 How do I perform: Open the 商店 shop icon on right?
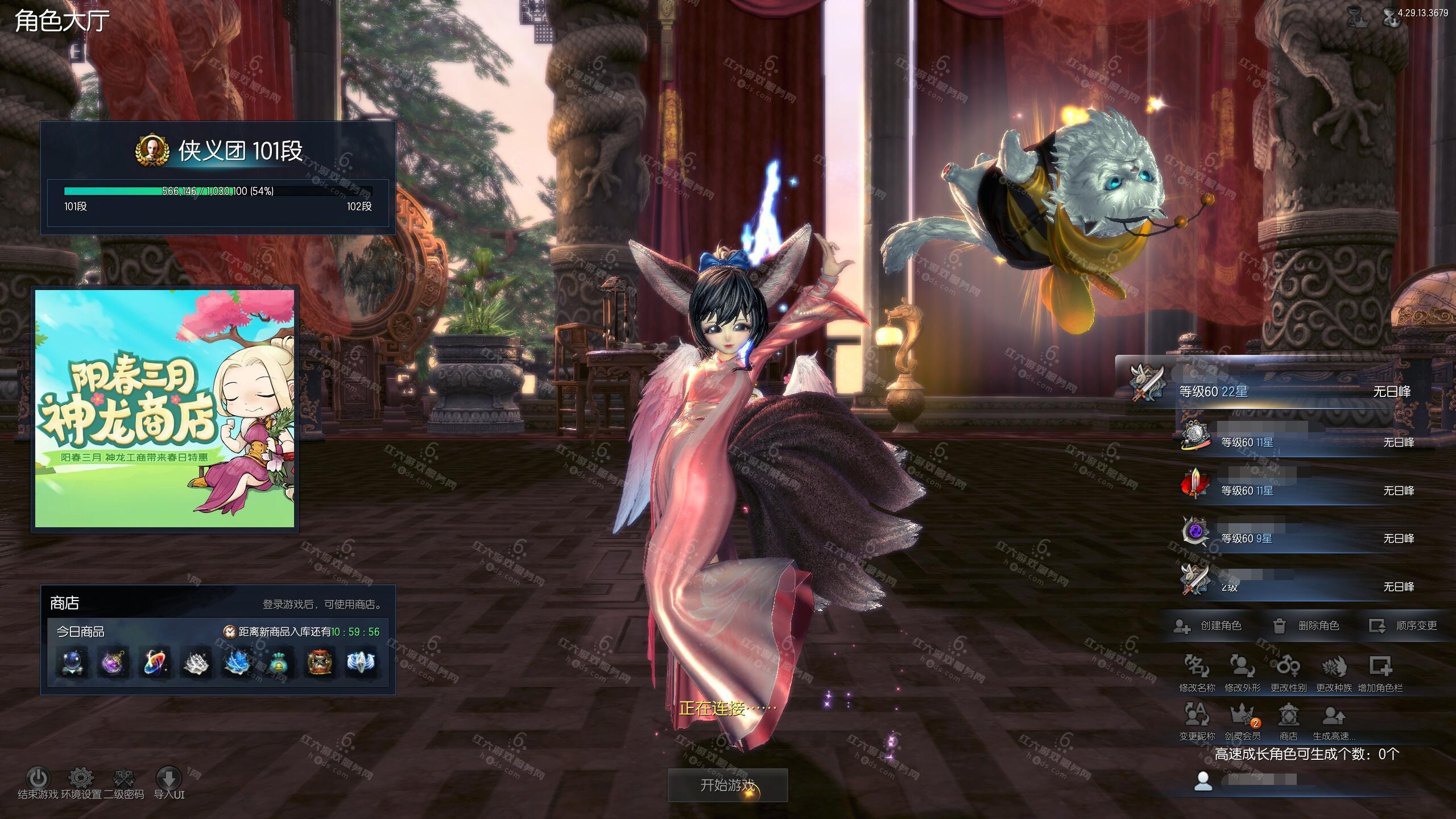pos(1288,721)
